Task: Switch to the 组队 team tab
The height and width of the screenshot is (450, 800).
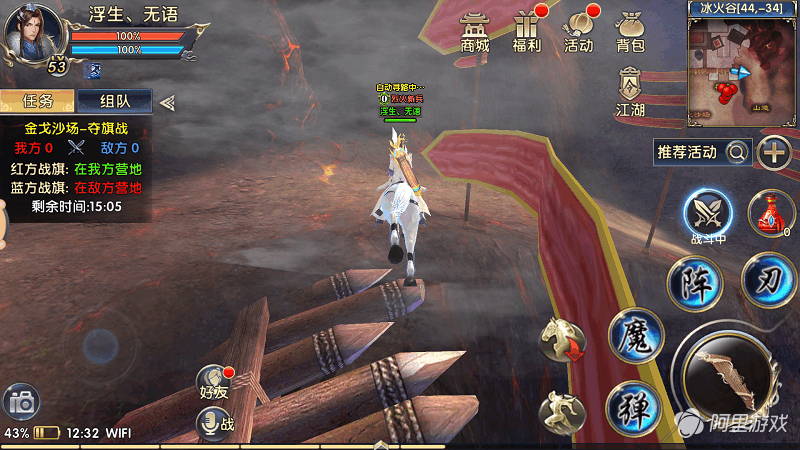Action: coord(113,101)
